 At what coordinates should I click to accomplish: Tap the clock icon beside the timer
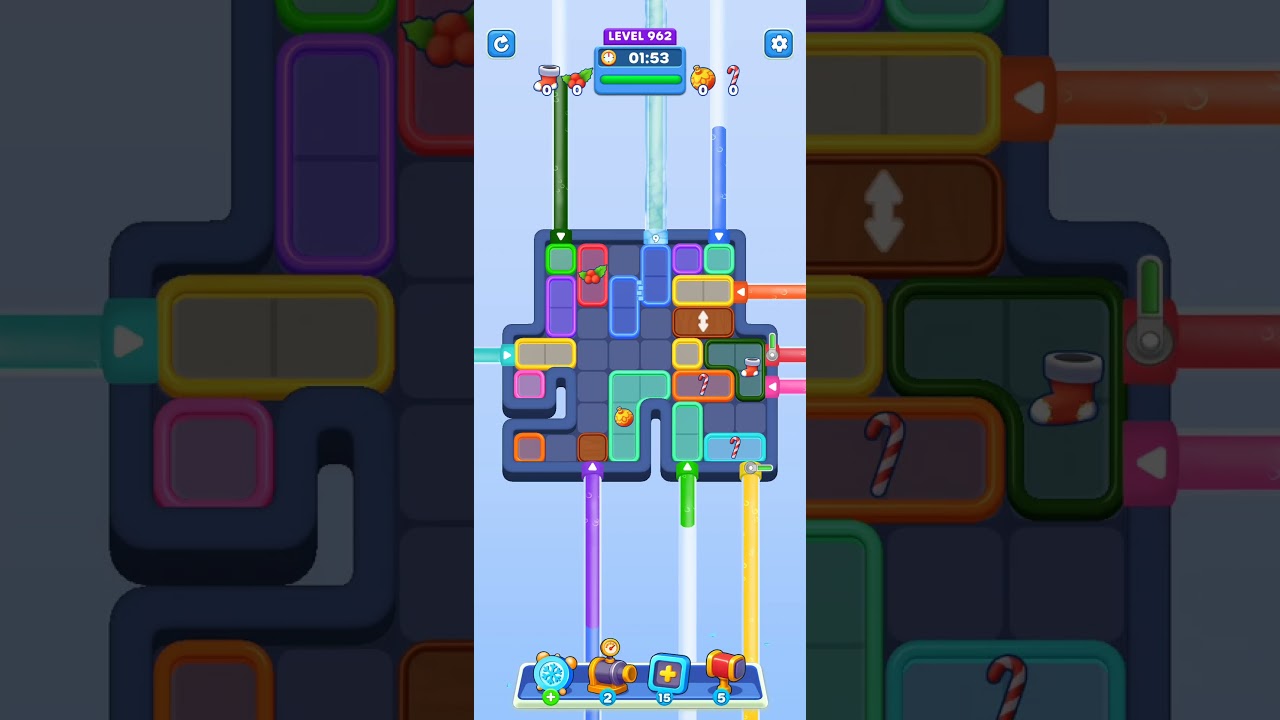click(x=609, y=58)
